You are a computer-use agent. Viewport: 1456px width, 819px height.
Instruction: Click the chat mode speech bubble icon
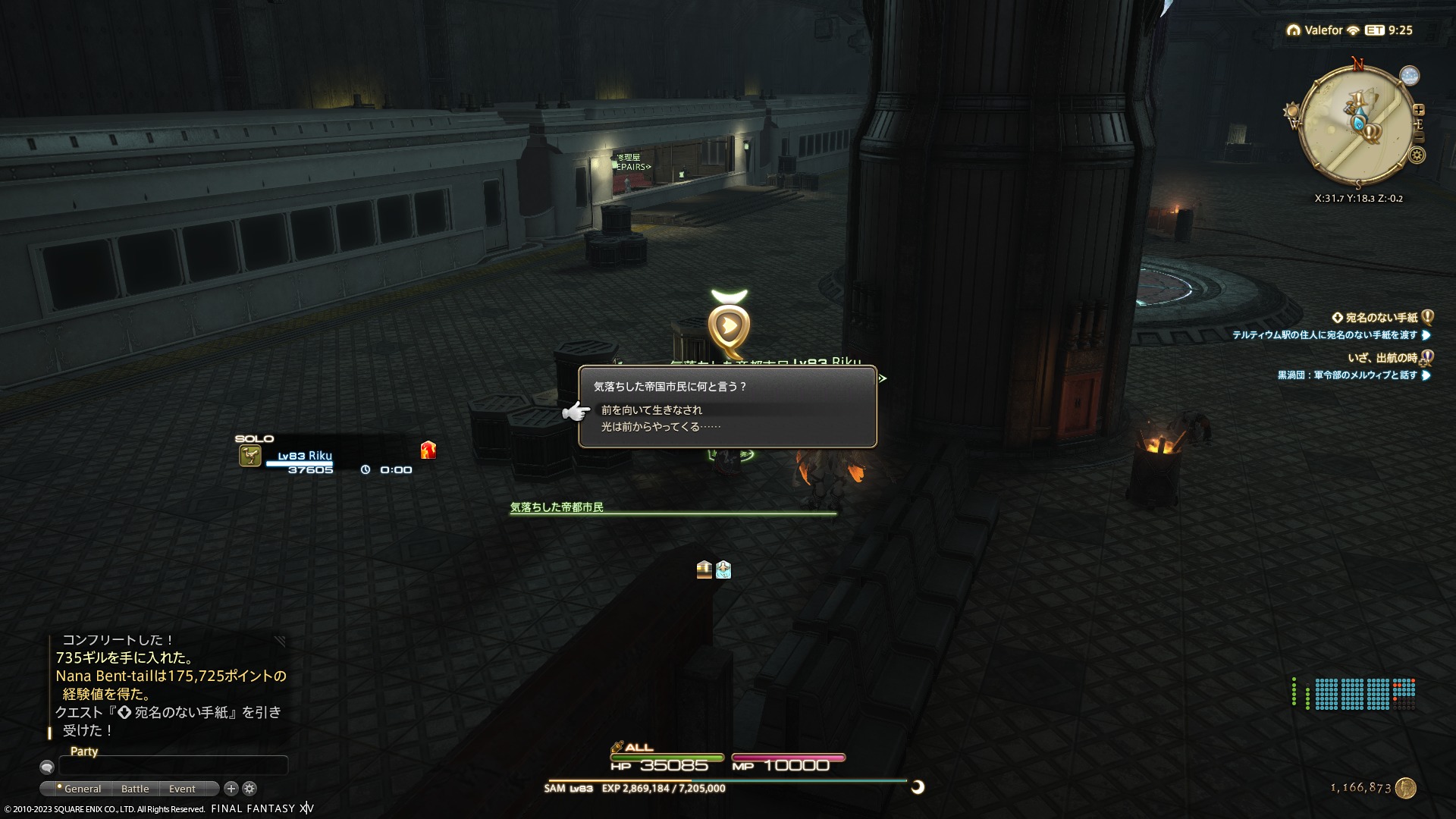(x=47, y=767)
